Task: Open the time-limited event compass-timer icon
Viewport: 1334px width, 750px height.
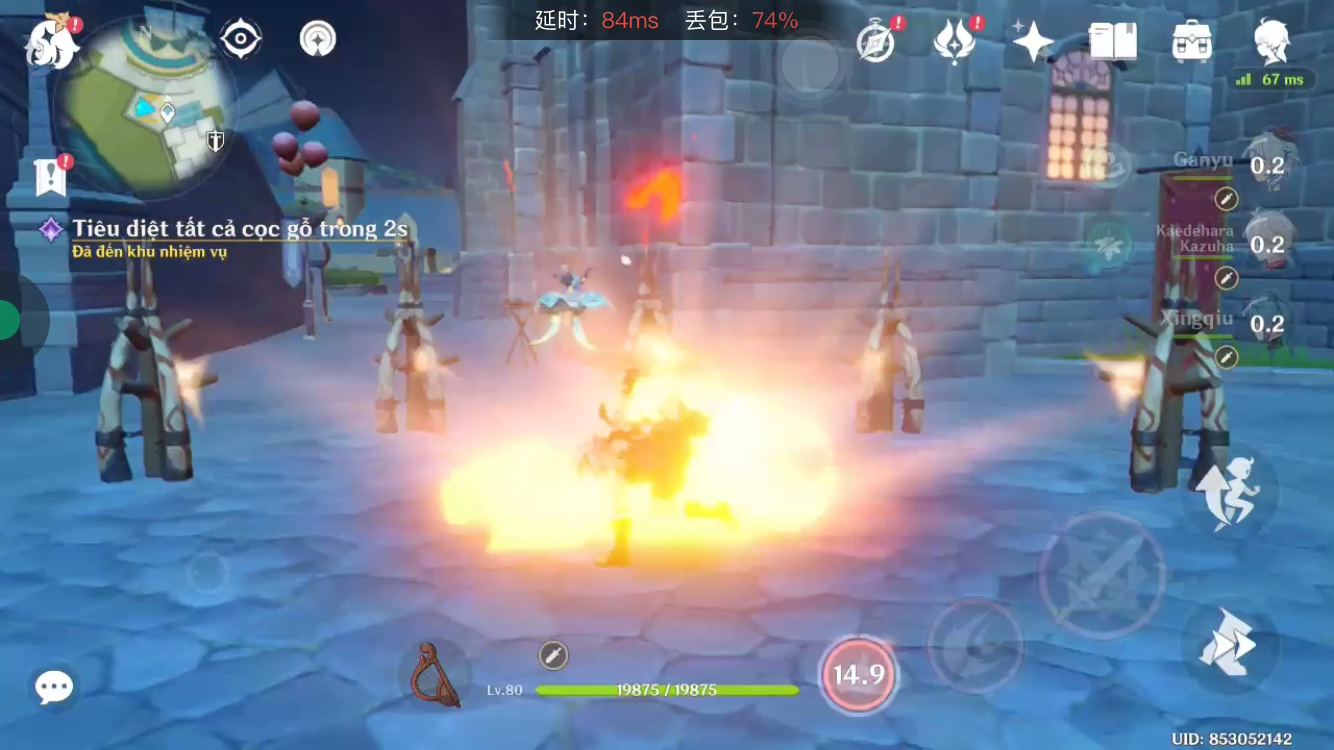Action: [x=874, y=40]
